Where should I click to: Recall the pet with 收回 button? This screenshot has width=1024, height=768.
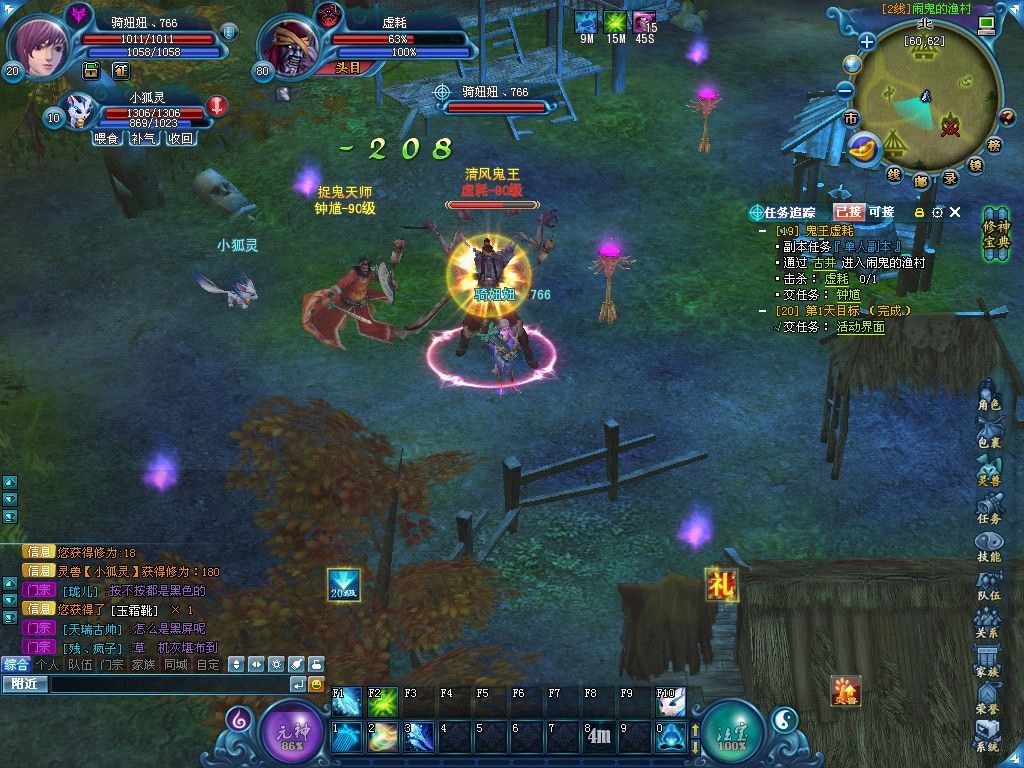tap(180, 139)
